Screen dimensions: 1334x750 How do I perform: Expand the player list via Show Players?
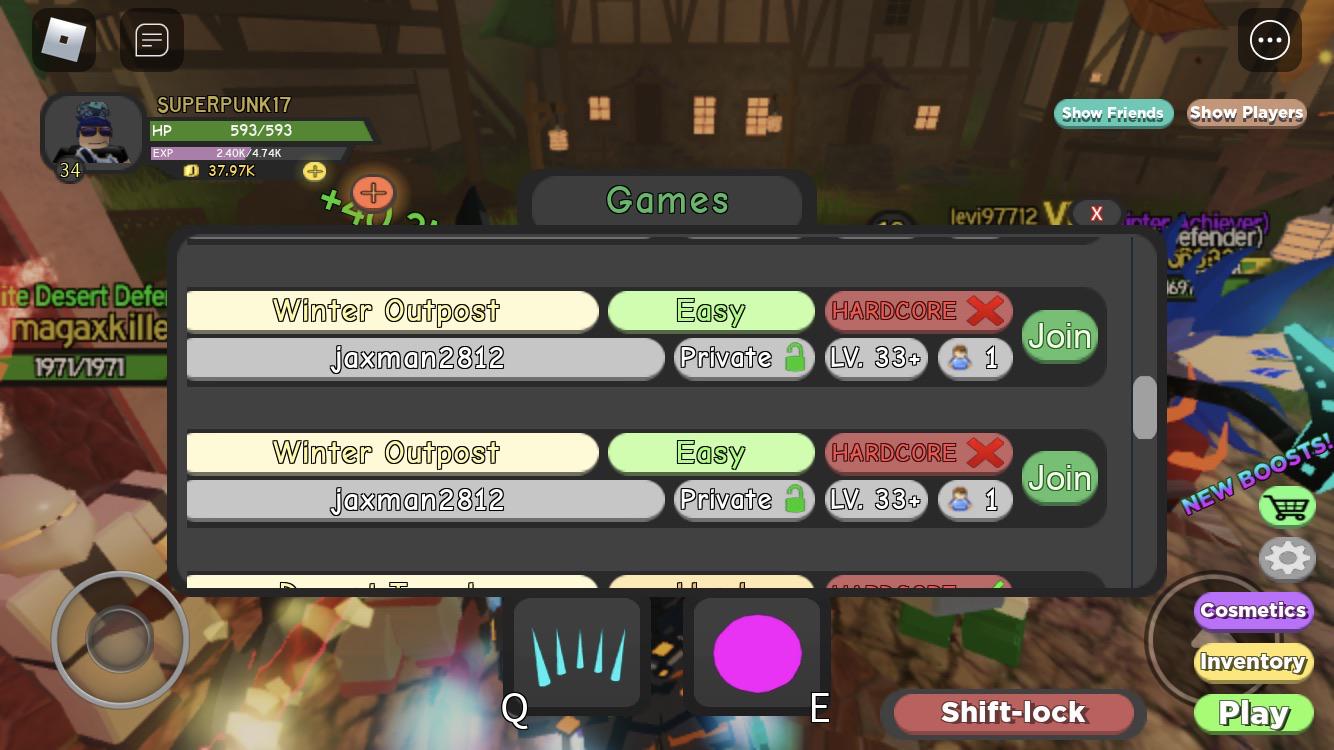[x=1246, y=113]
